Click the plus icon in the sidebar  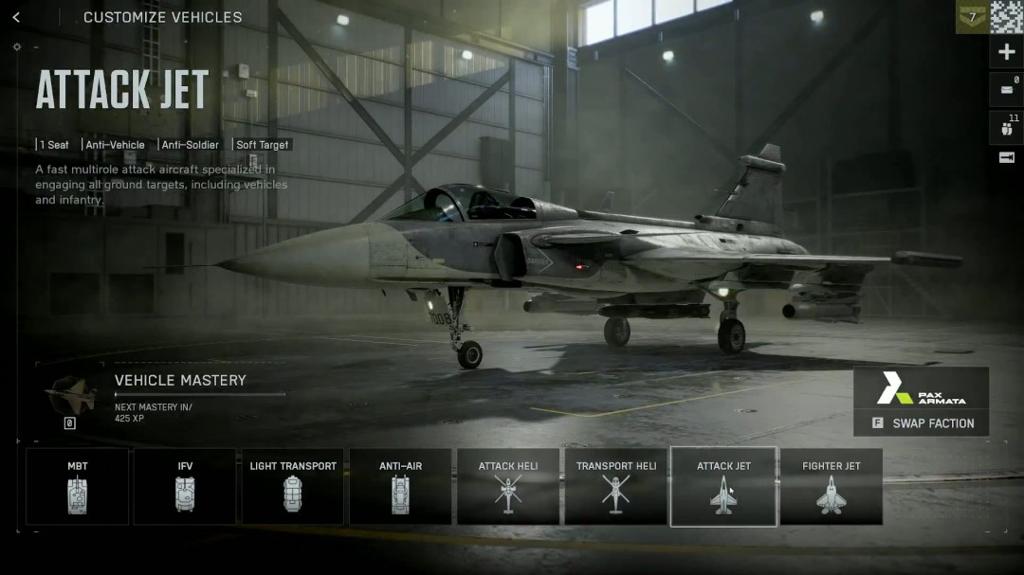click(1006, 52)
